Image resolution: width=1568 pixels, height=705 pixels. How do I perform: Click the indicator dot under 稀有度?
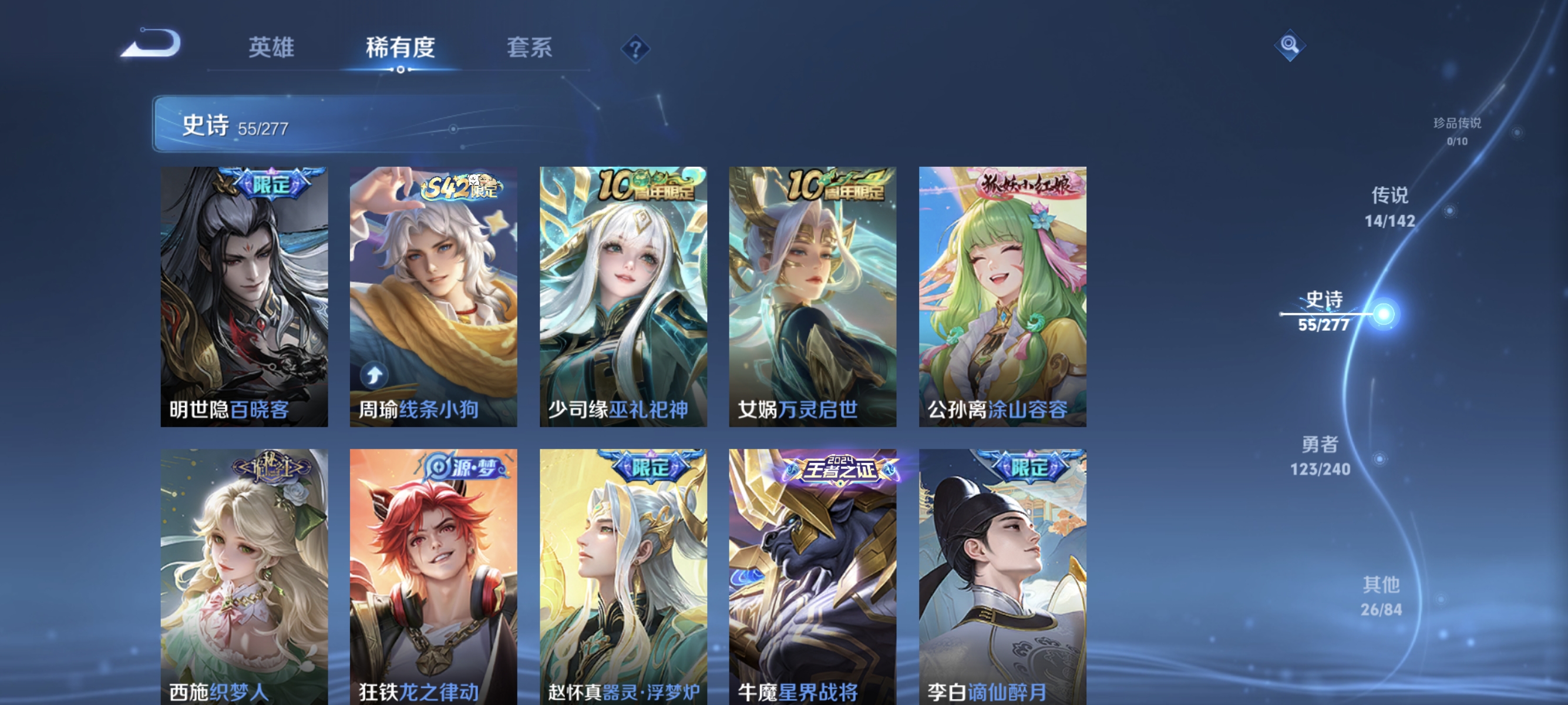401,70
